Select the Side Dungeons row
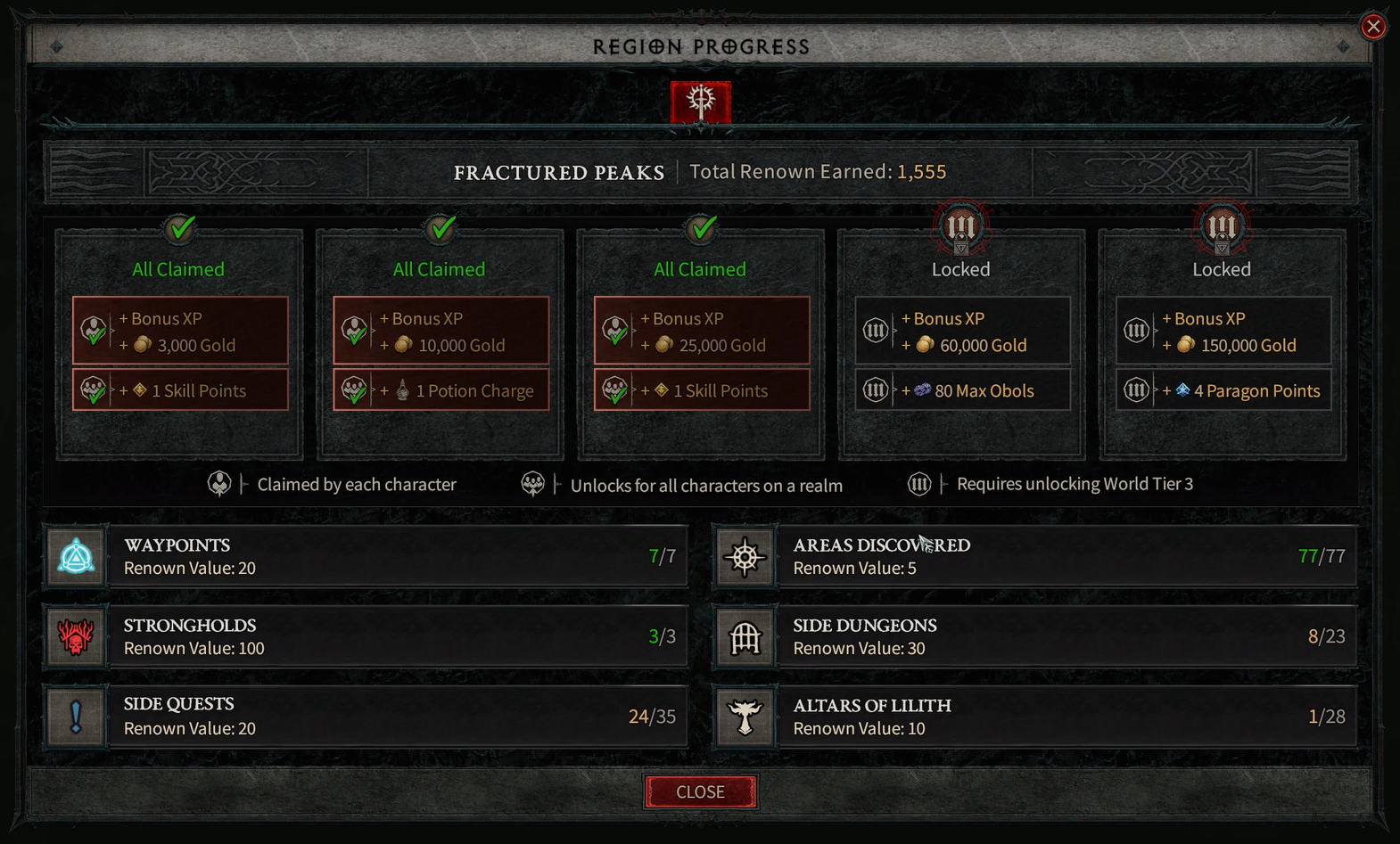 point(1034,636)
